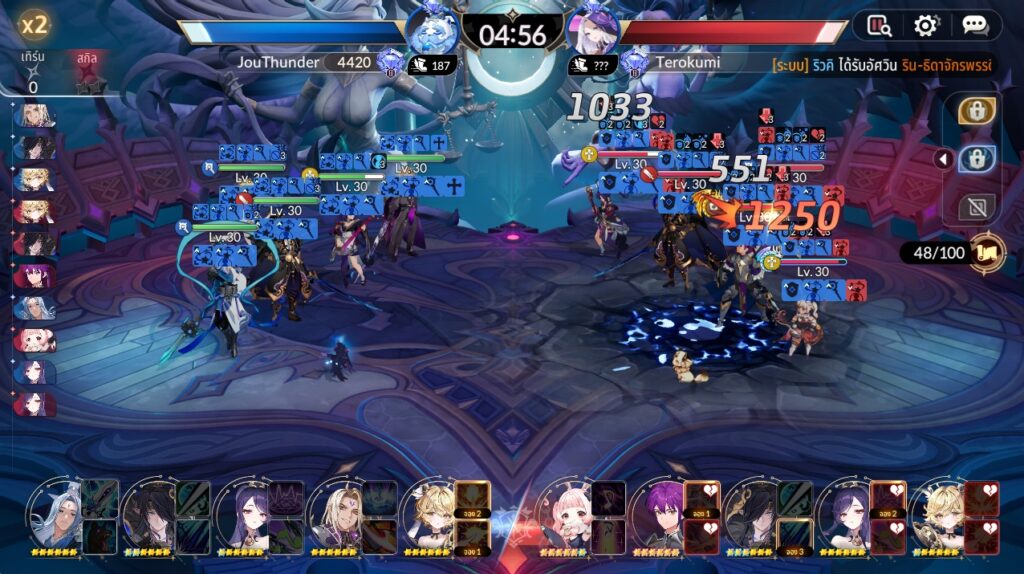View JouThunder's round player avatar
This screenshot has width=1024, height=574.
432,30
